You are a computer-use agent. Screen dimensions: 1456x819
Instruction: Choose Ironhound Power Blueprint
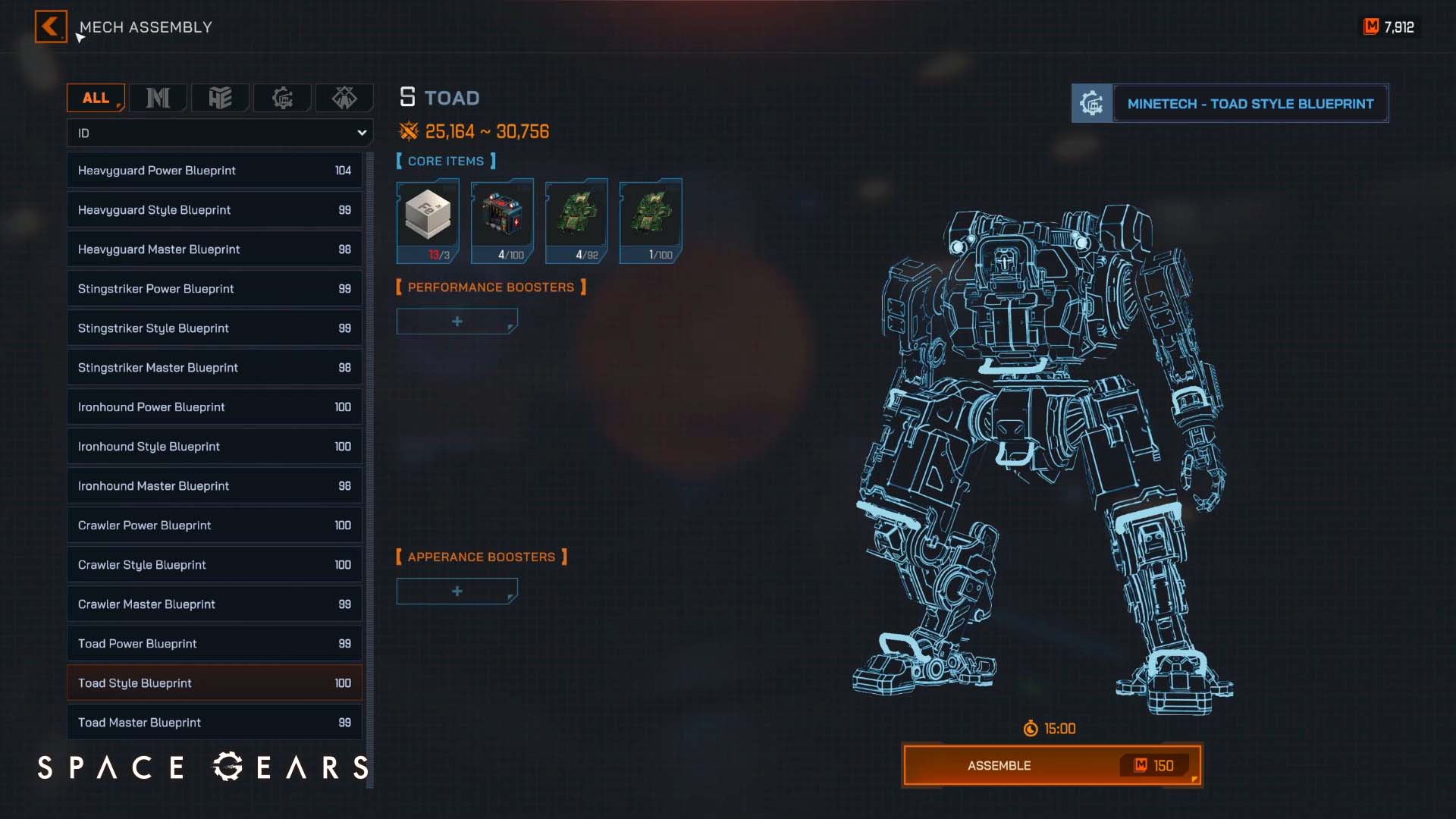[x=214, y=407]
